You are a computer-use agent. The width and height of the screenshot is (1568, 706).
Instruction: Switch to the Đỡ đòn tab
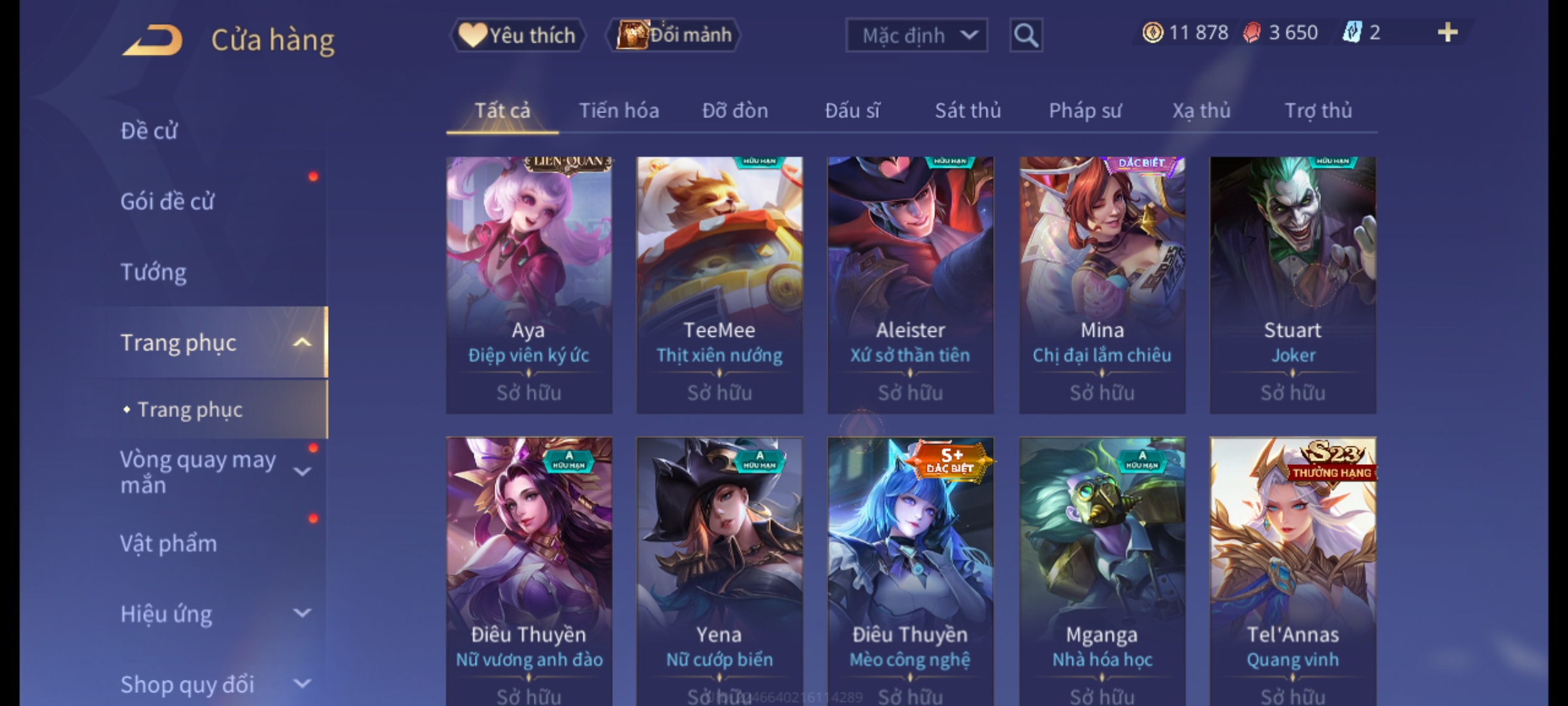[x=735, y=110]
